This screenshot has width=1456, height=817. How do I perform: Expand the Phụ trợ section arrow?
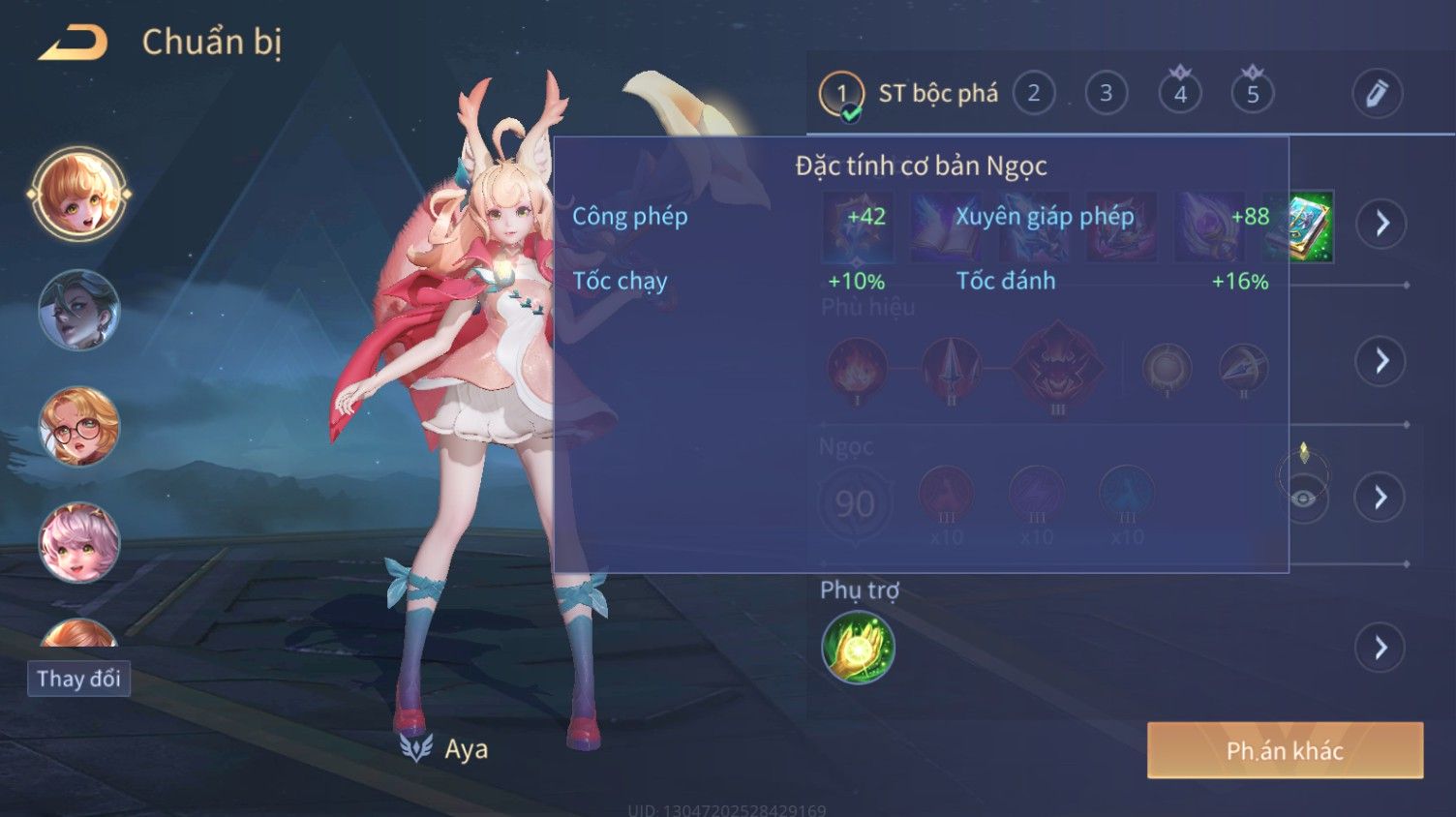(1380, 648)
